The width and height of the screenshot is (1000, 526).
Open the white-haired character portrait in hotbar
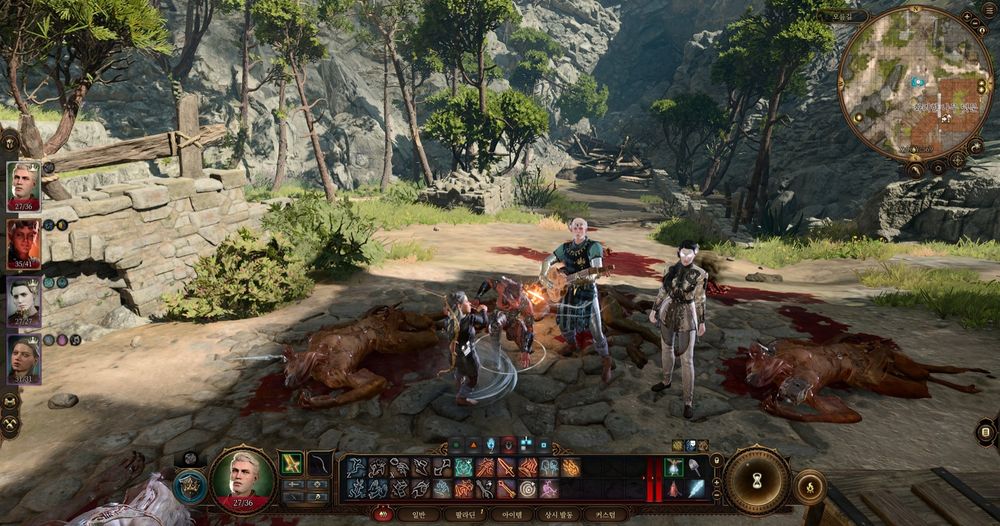[x=242, y=480]
